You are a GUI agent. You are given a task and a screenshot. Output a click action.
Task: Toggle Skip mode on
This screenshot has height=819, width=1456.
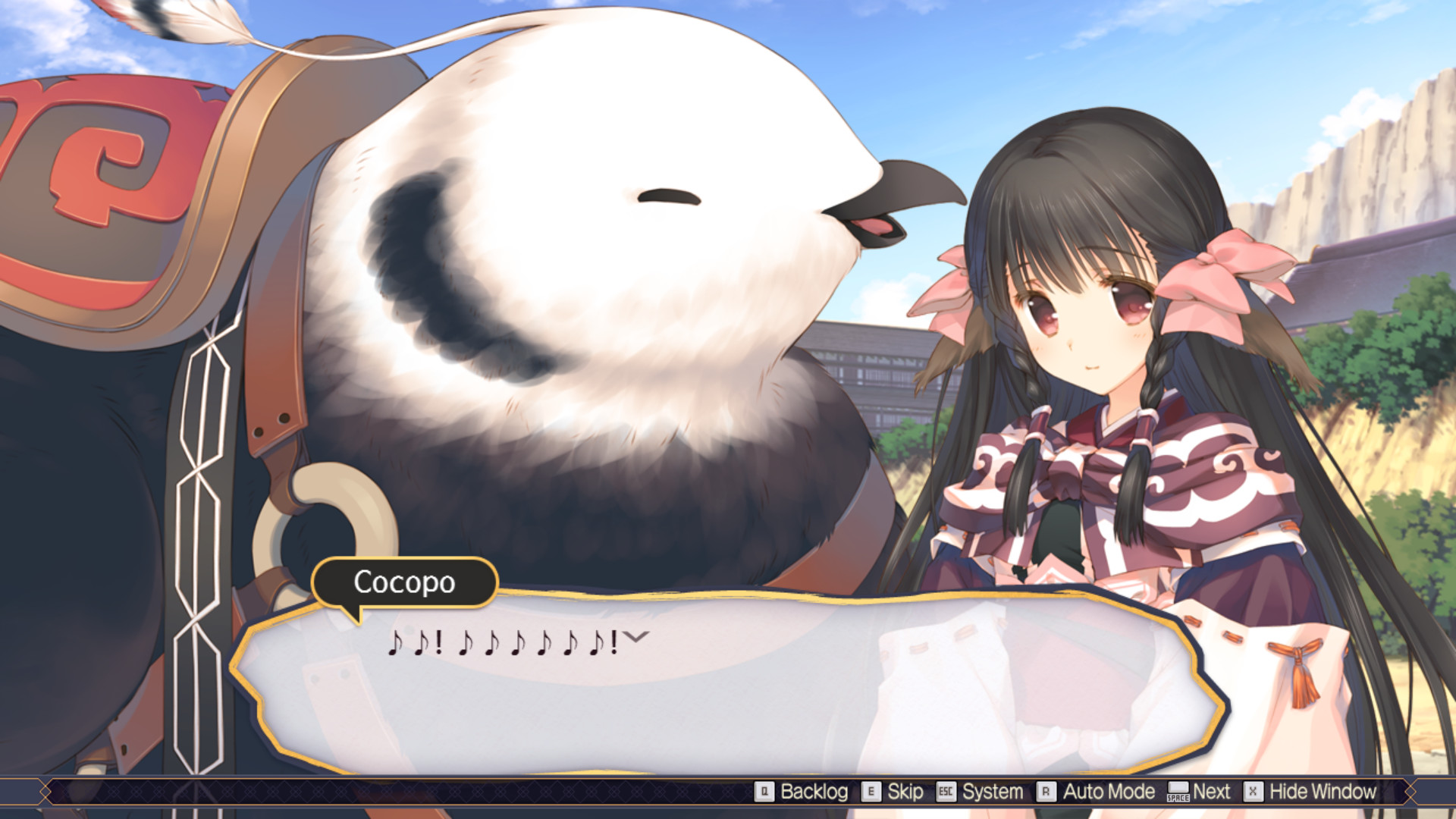tap(905, 791)
